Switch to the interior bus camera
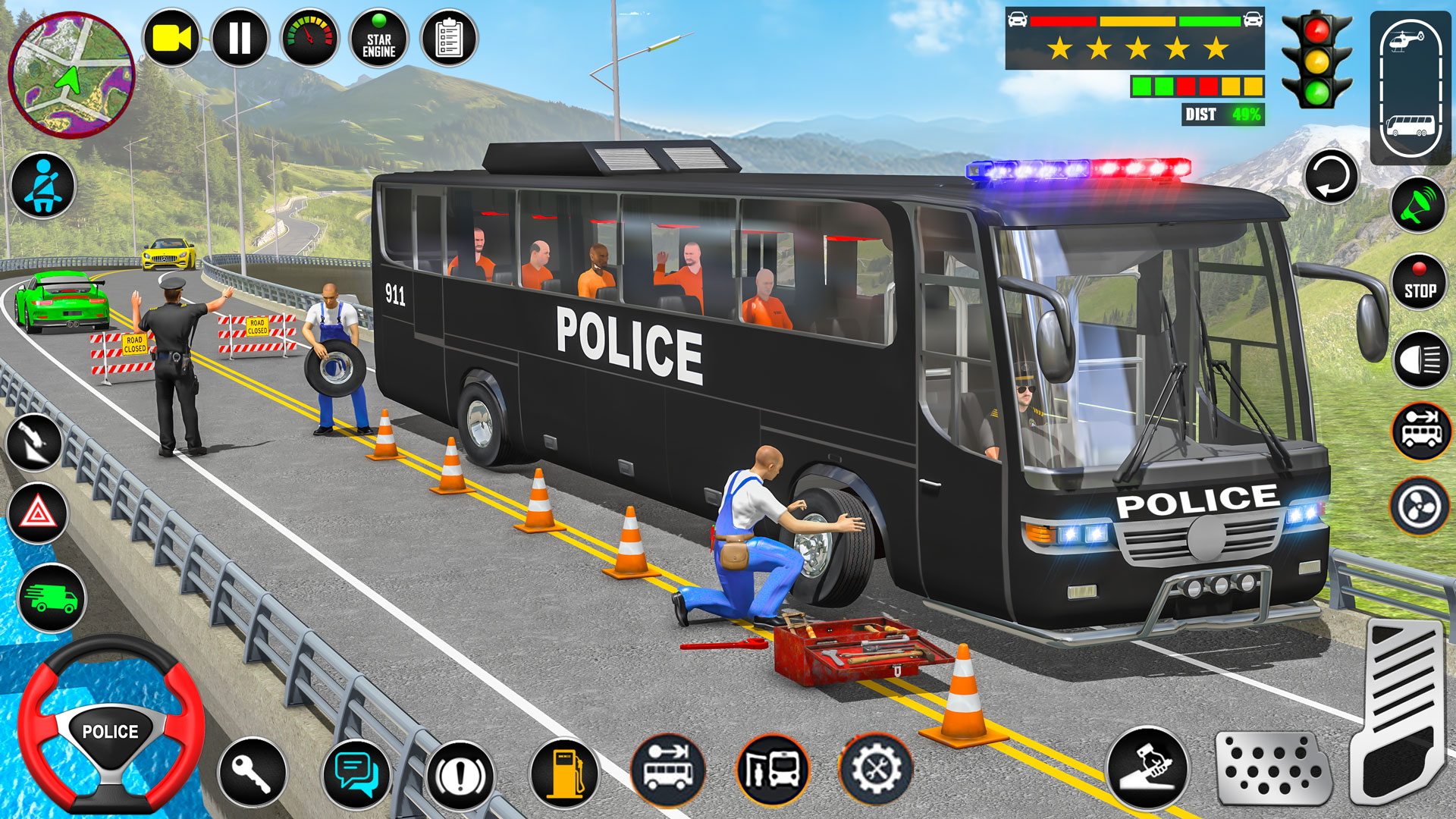The image size is (1456, 819). pyautogui.click(x=1410, y=125)
